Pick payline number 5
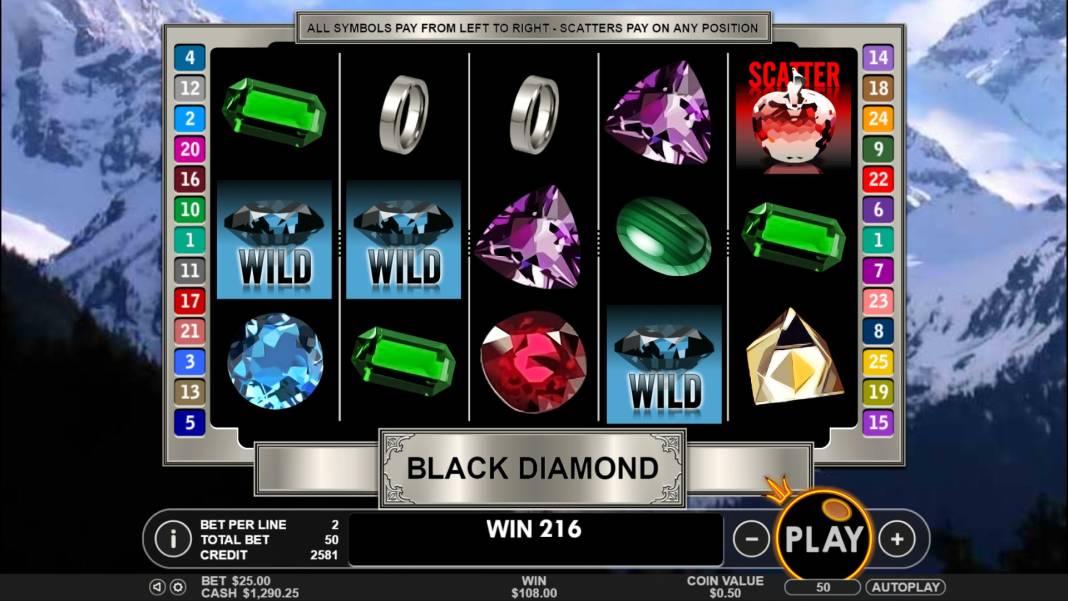Screen dimensions: 1068x601 (189, 422)
